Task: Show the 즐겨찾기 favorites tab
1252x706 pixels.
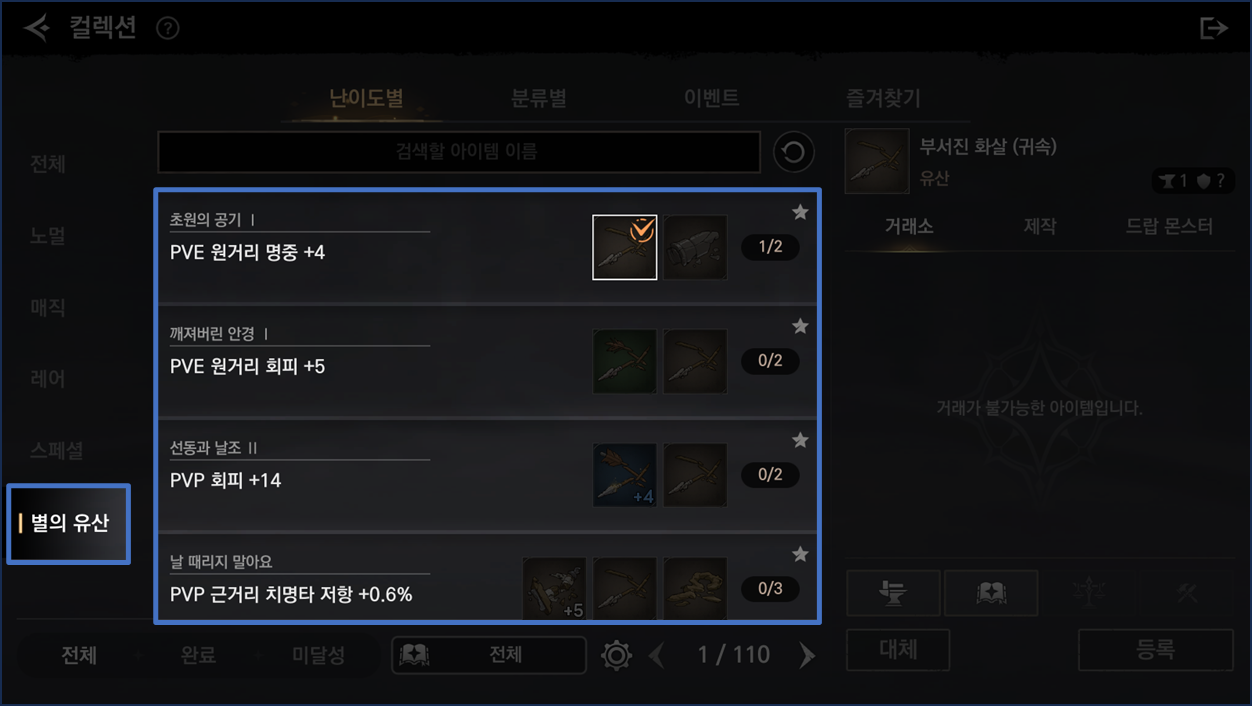Action: [883, 98]
